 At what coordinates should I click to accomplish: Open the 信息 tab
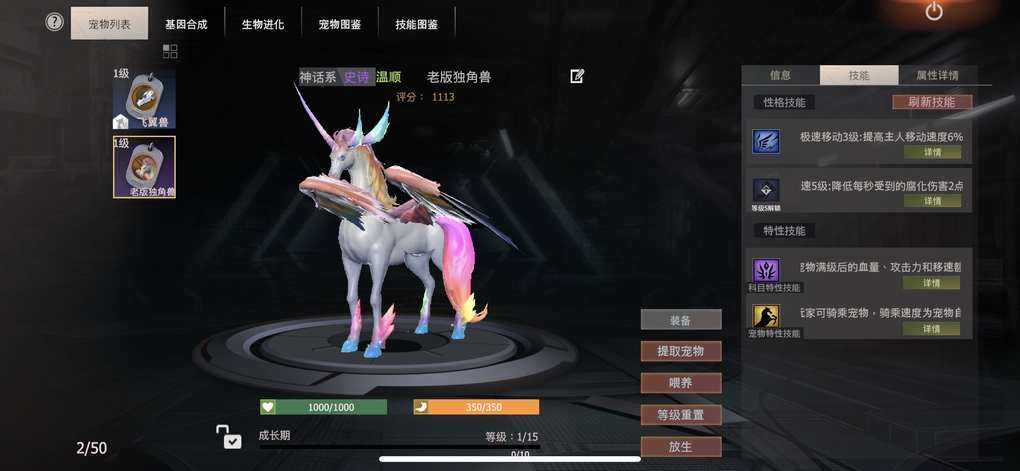pyautogui.click(x=781, y=75)
